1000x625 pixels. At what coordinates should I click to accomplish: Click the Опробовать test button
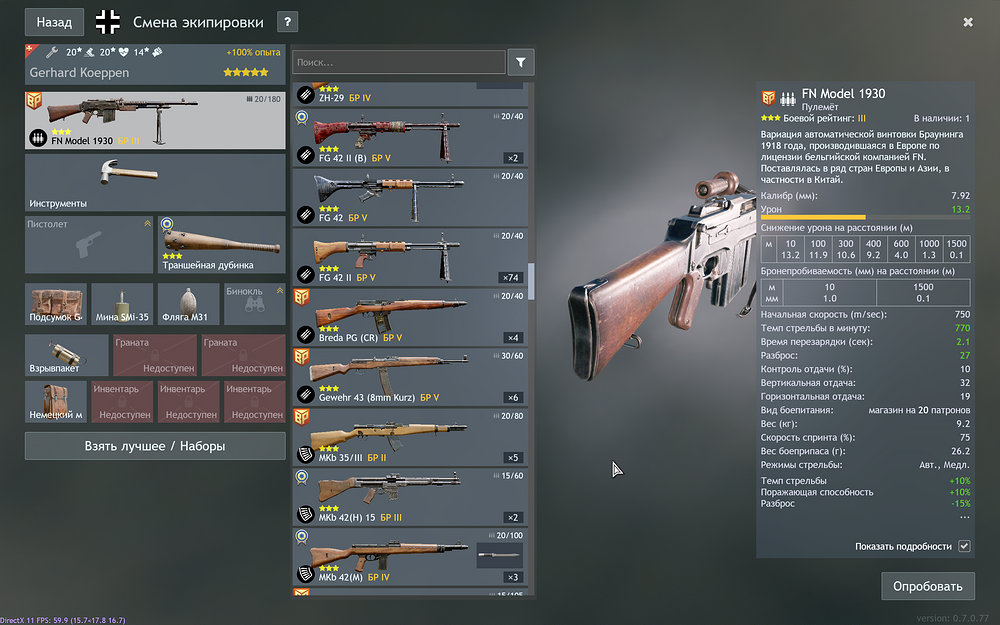coord(927,586)
